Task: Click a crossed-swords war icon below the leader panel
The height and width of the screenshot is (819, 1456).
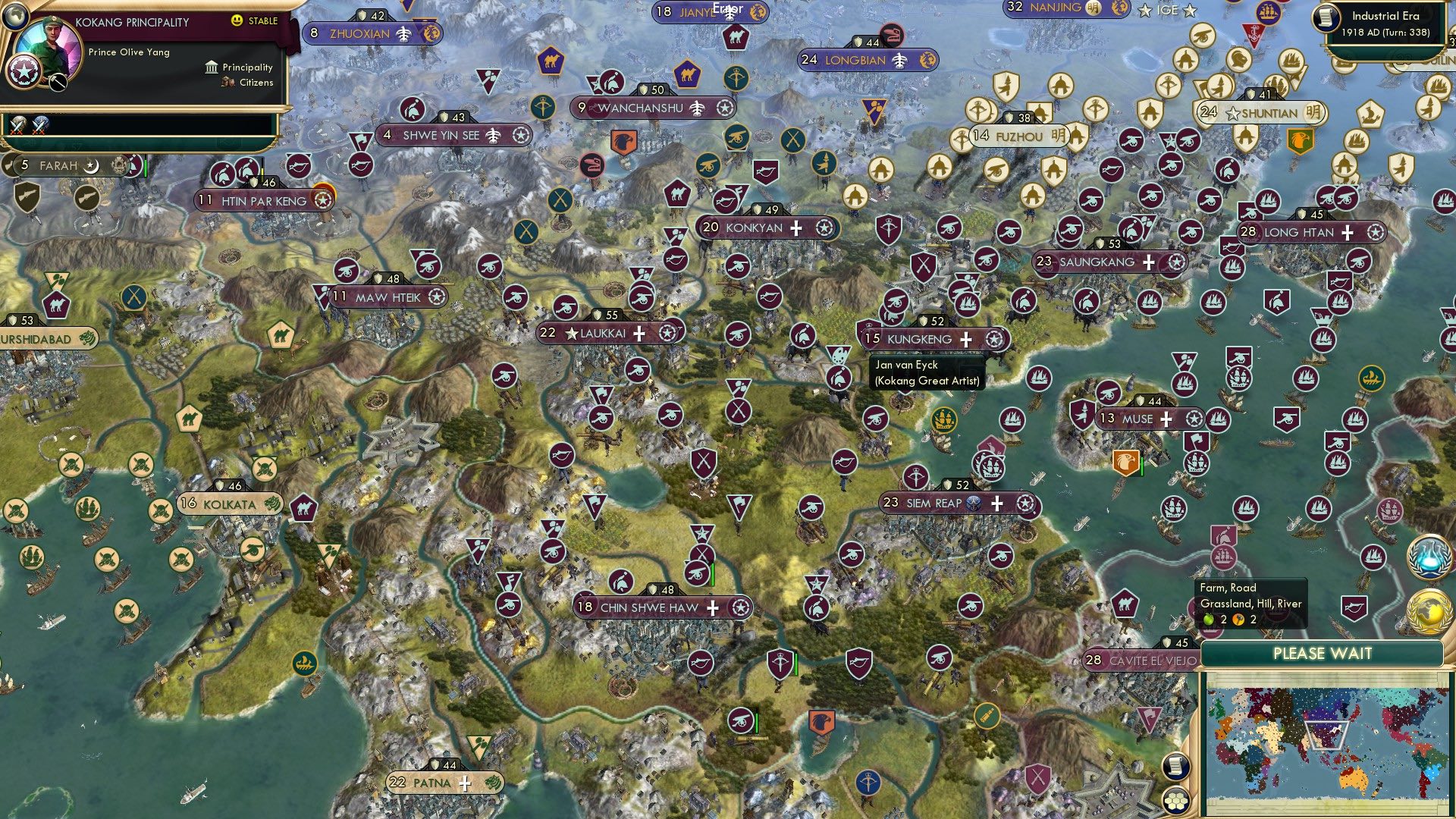Action: click(17, 127)
